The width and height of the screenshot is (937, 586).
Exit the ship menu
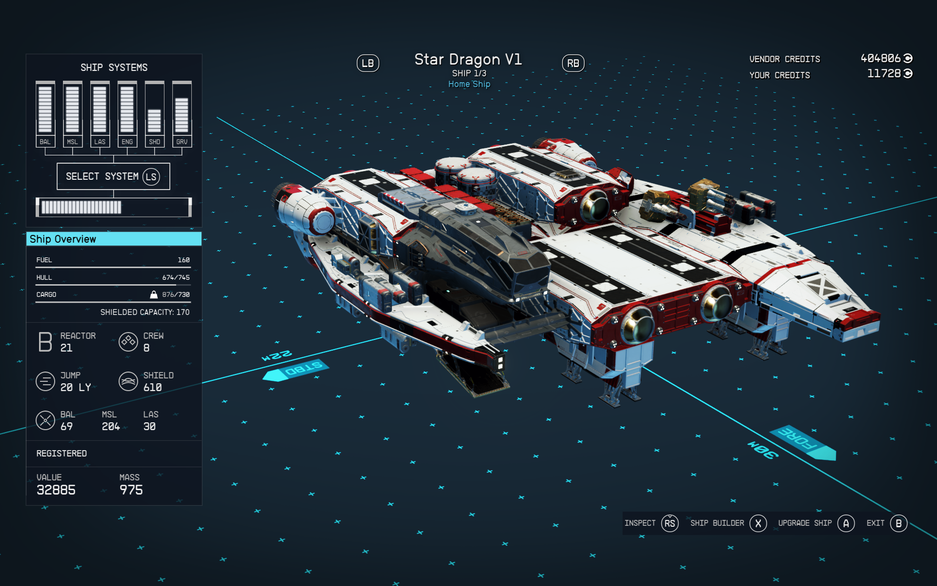pyautogui.click(x=886, y=523)
